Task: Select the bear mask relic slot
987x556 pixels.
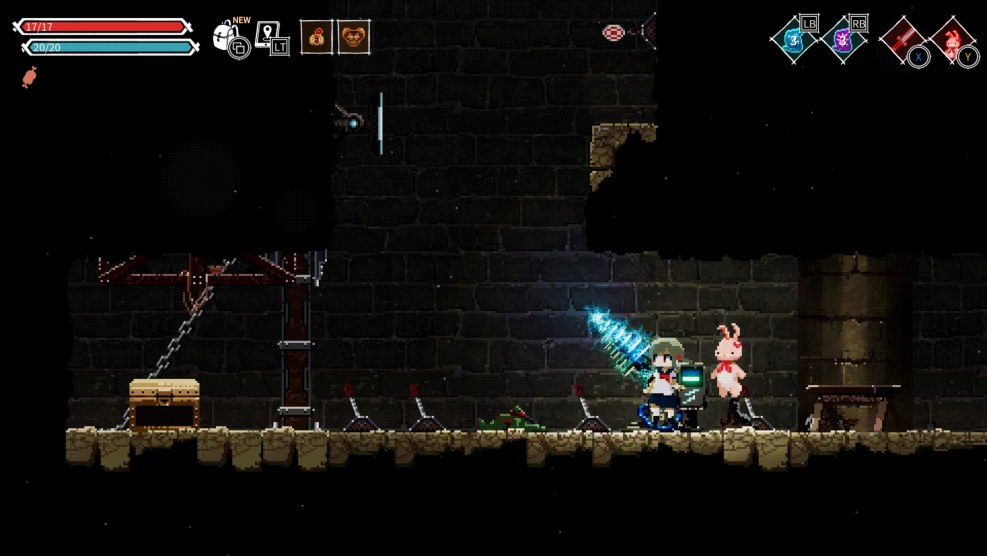Action: (353, 37)
